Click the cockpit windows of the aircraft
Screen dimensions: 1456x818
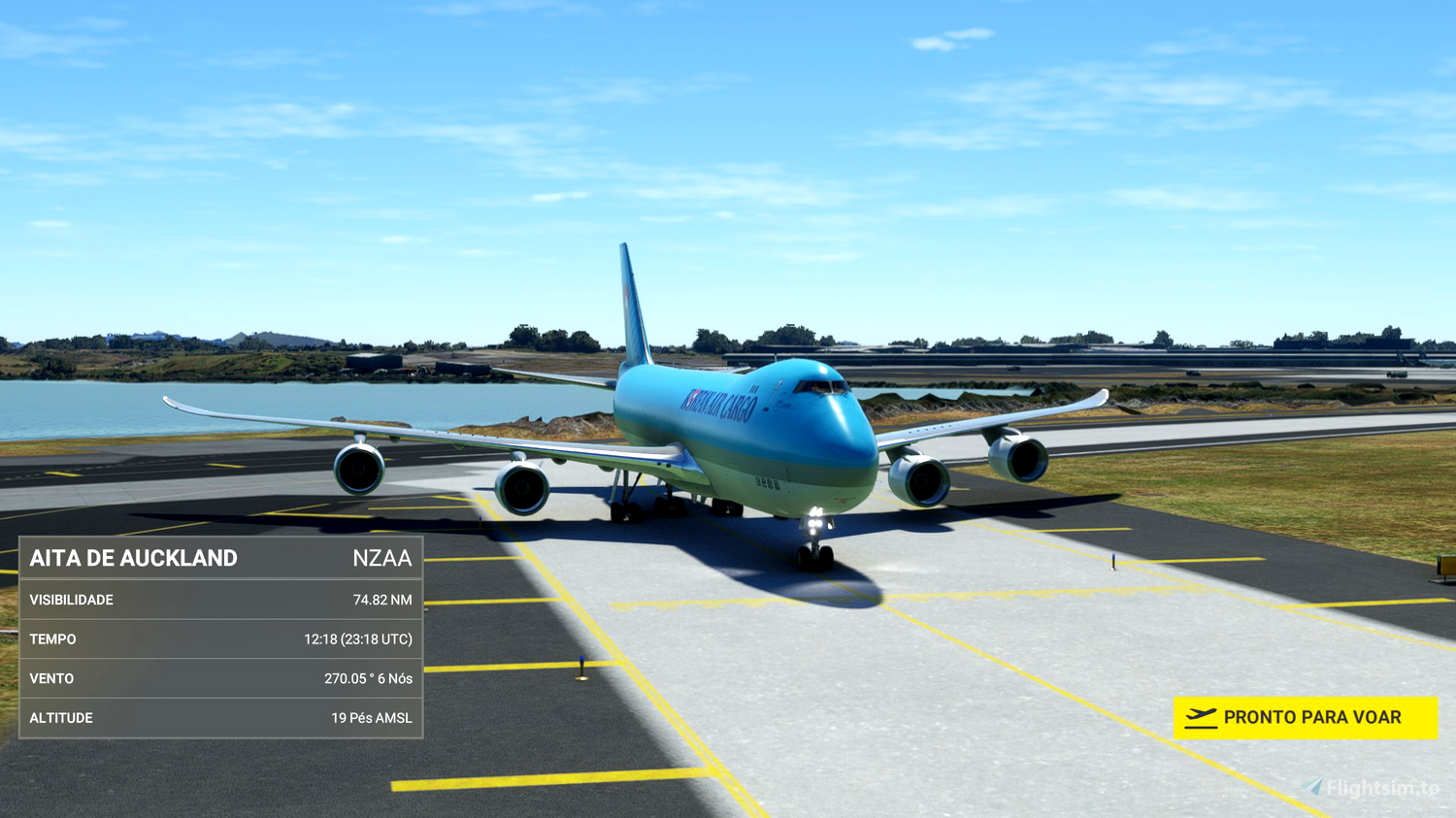[x=818, y=385]
